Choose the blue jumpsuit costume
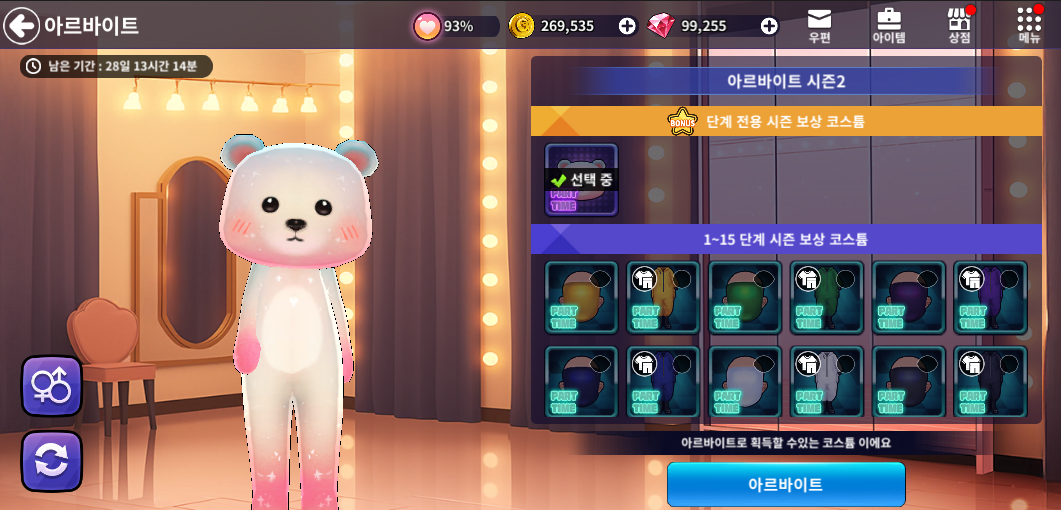This screenshot has height=510, width=1061. coord(663,382)
